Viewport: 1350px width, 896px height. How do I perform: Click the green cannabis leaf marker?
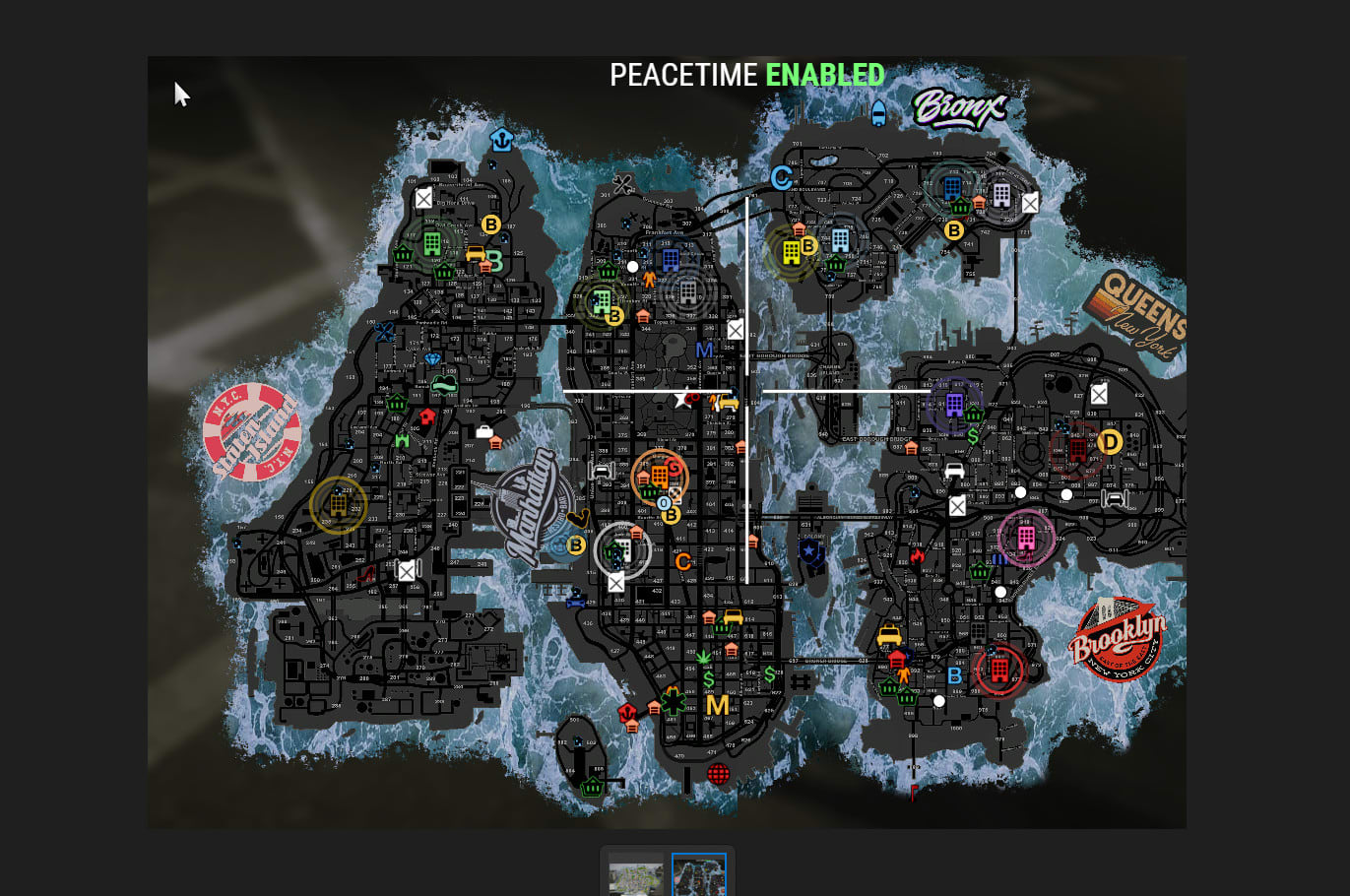[704, 656]
